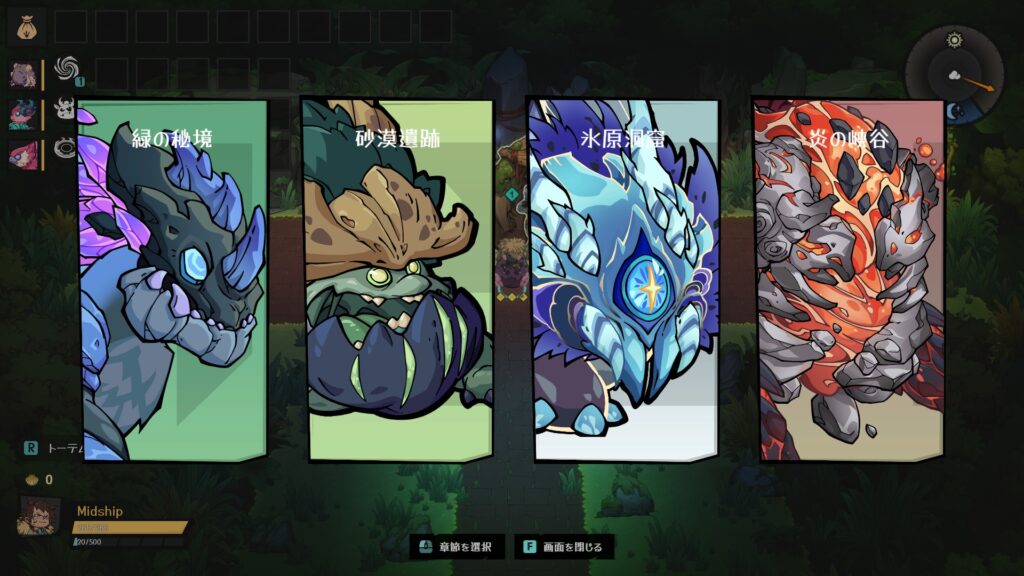The image size is (1024, 576).
Task: Choose the 砂漠遺跡 desert ruins card
Action: [x=398, y=280]
